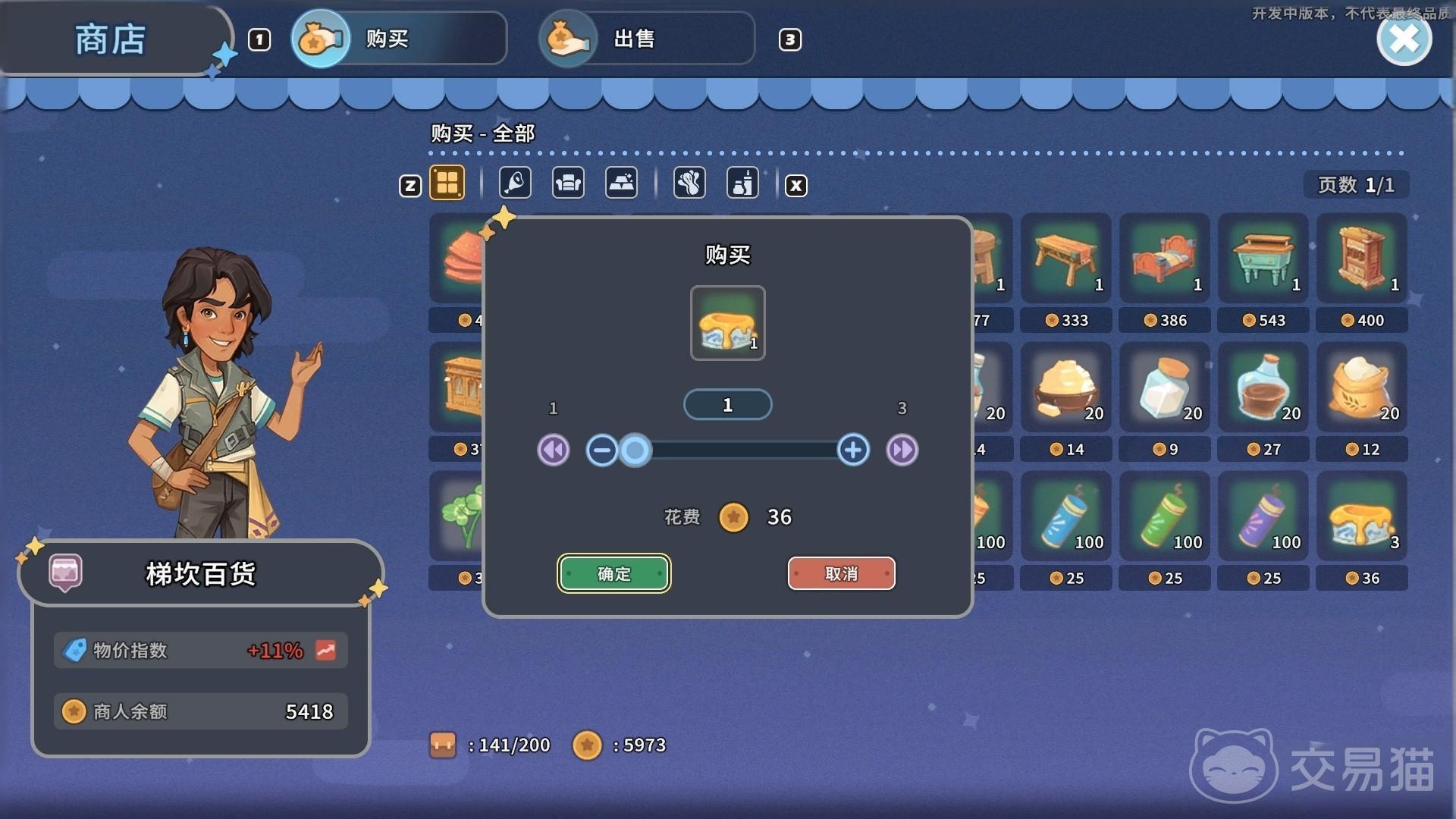Increase quantity with the plus button

point(853,450)
